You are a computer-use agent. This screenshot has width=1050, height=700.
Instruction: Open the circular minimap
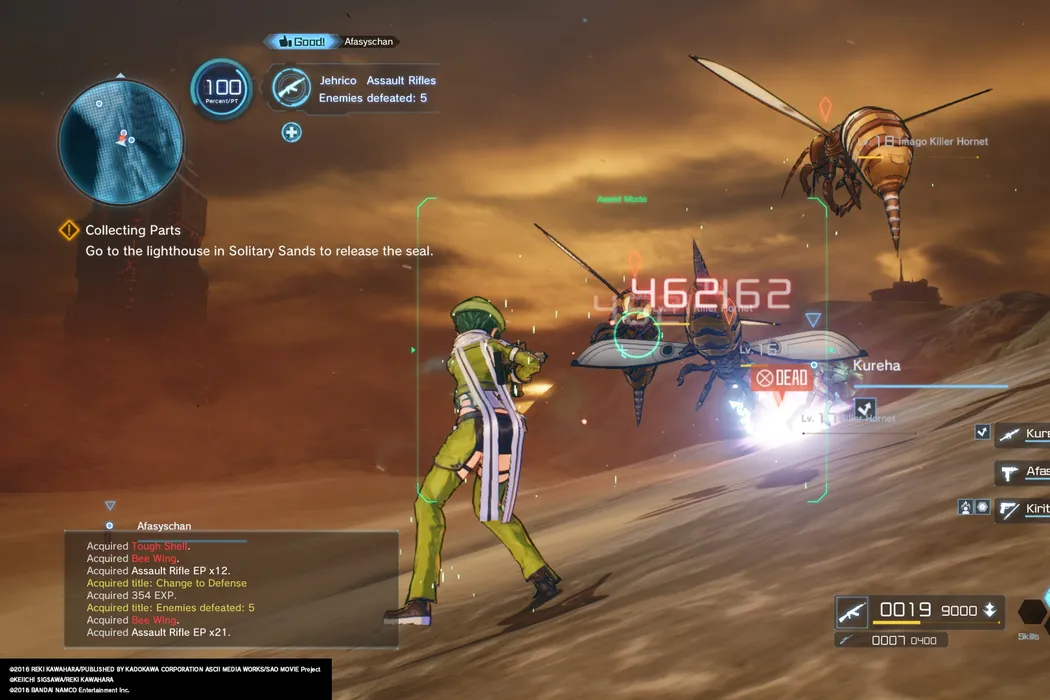pos(121,141)
